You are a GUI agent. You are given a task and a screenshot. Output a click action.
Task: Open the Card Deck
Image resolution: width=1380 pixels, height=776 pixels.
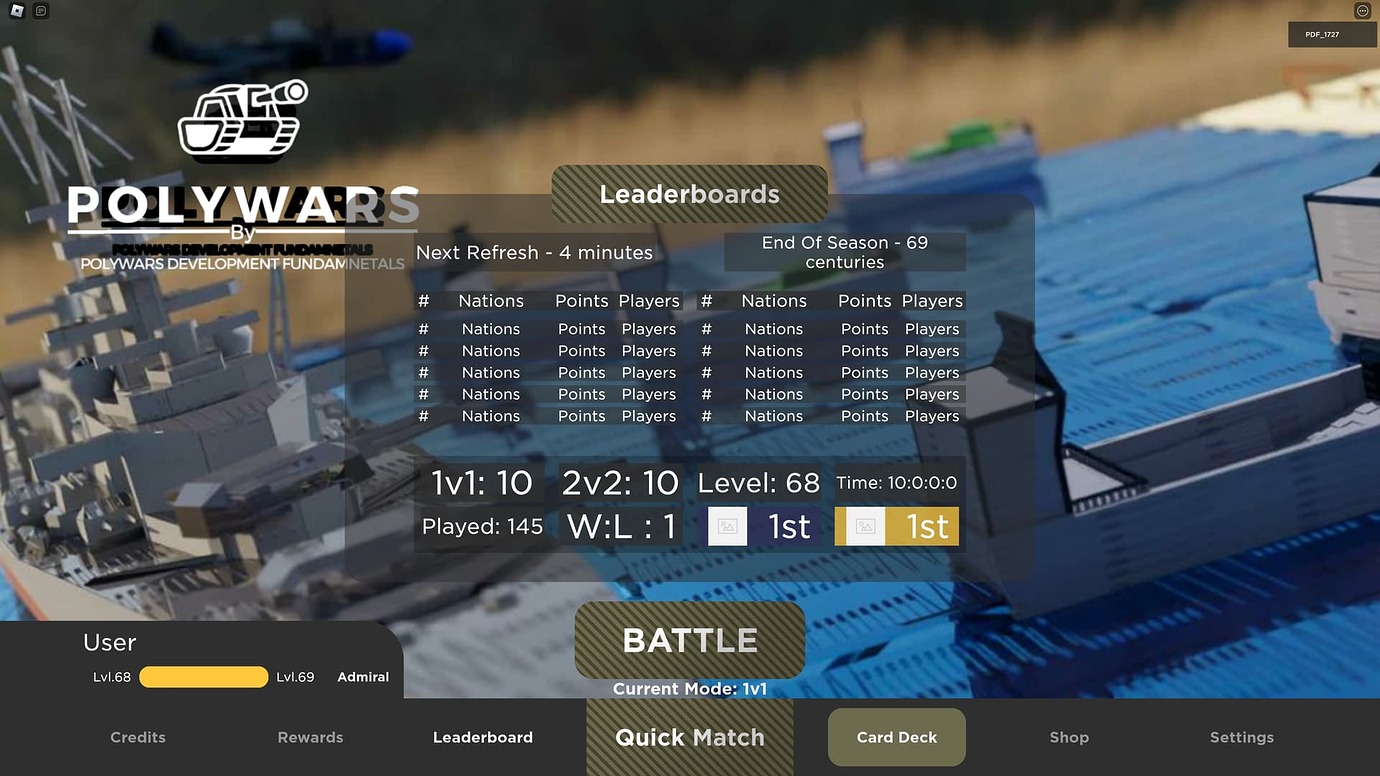click(x=897, y=737)
